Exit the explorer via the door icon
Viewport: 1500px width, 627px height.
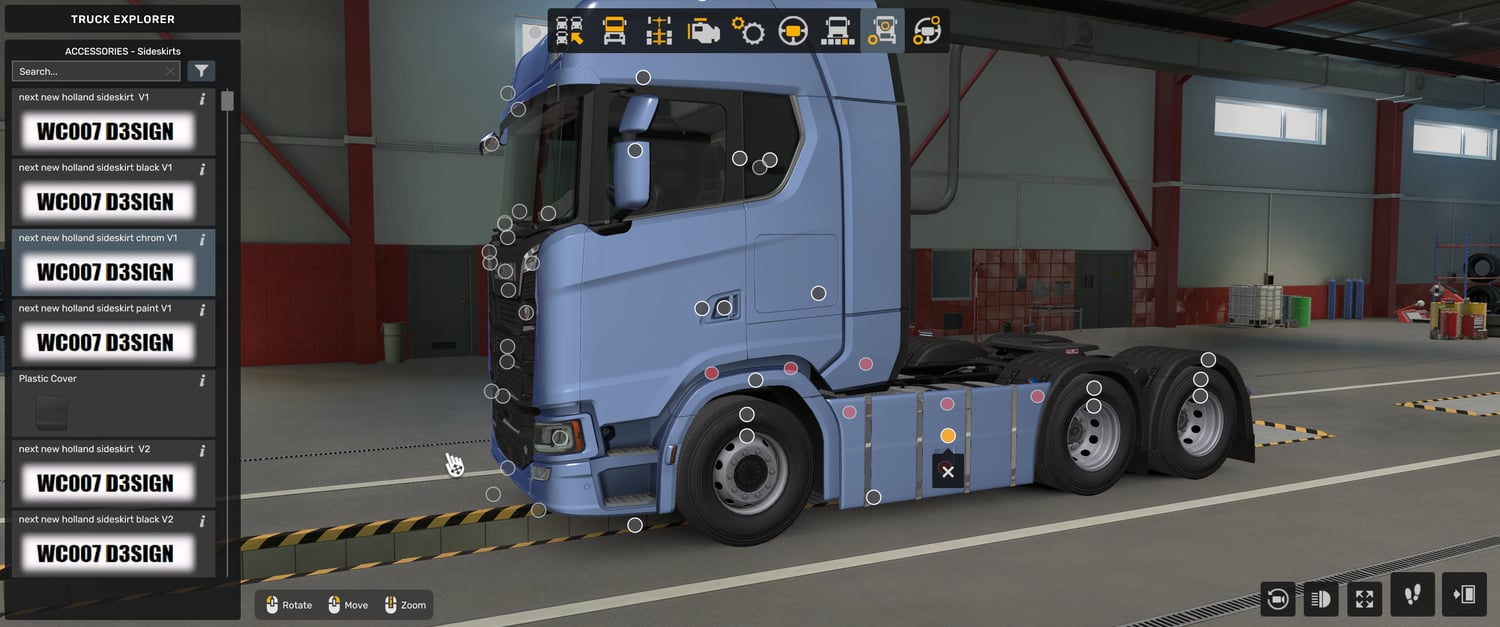pos(1464,595)
